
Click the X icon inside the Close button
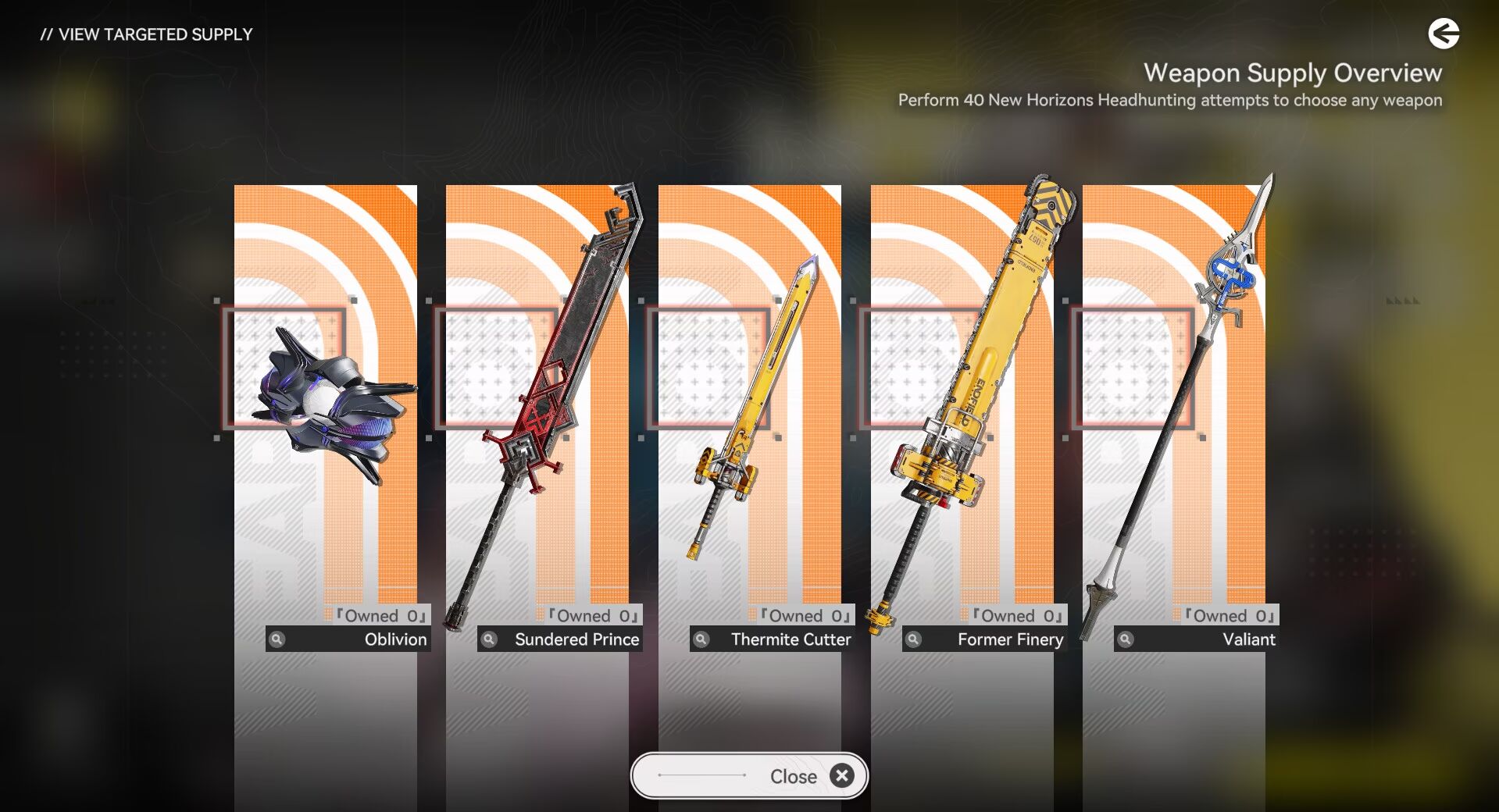pyautogui.click(x=842, y=775)
